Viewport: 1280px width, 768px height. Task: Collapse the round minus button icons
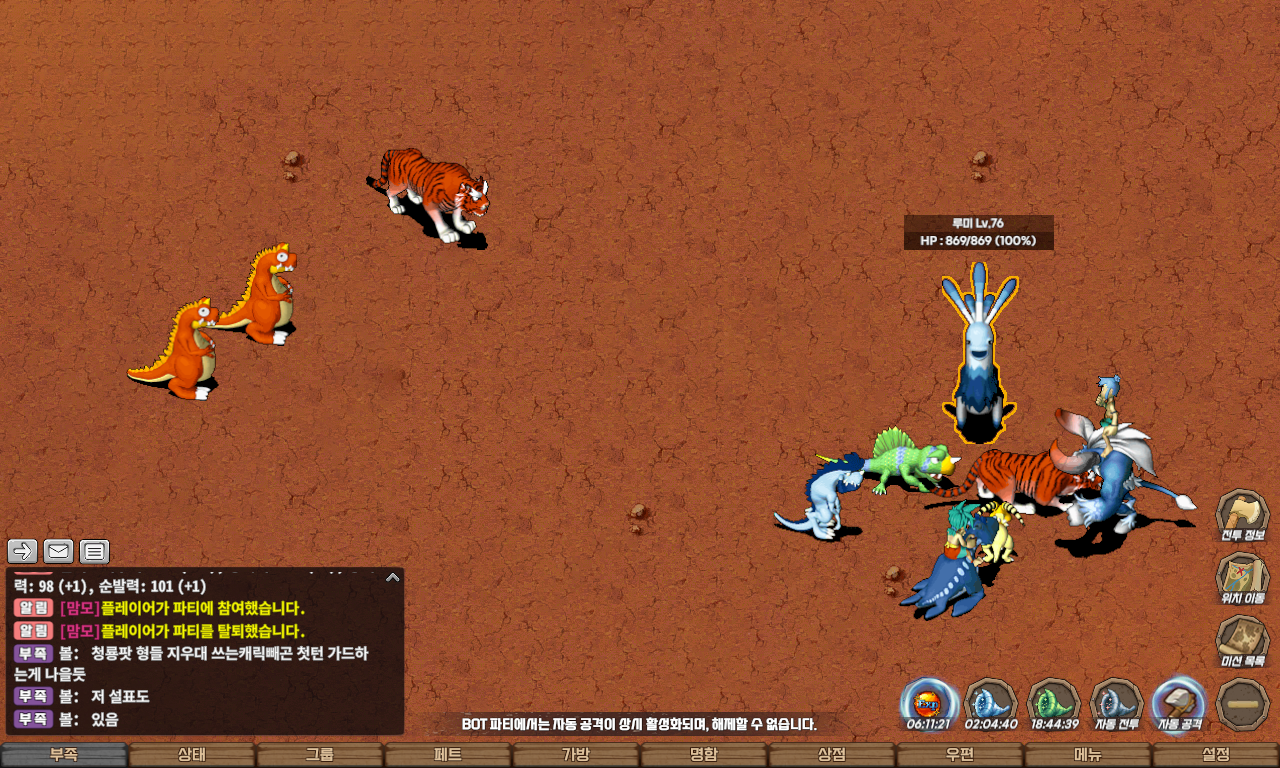point(1242,703)
